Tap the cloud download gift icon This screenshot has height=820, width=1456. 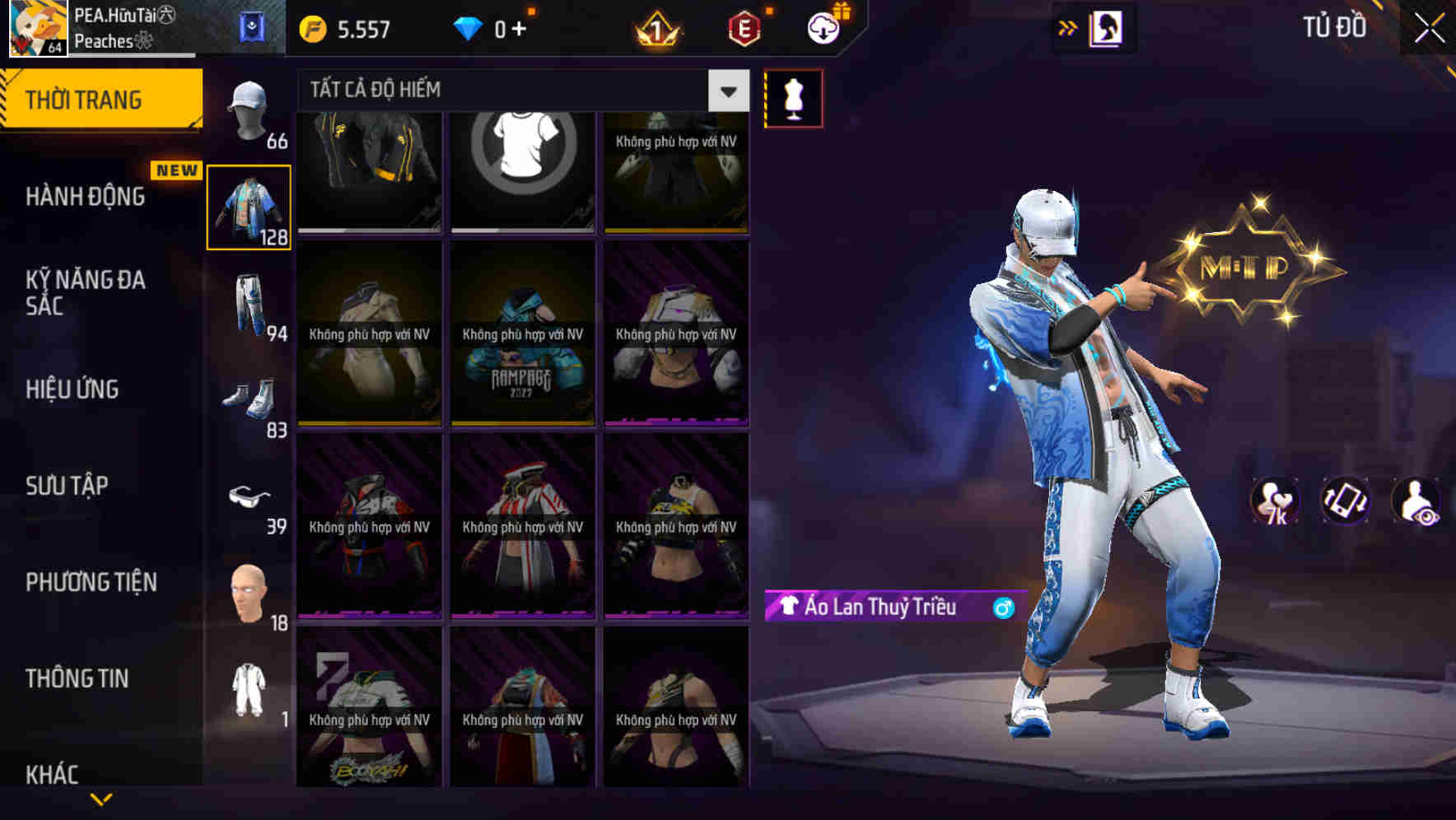tap(821, 27)
